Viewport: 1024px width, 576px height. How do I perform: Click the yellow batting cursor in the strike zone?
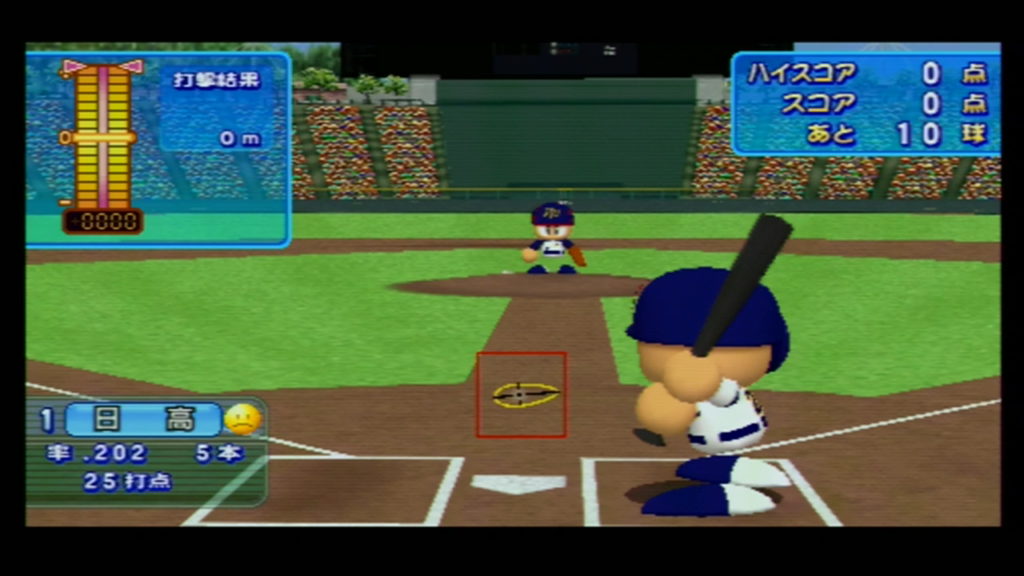click(524, 394)
